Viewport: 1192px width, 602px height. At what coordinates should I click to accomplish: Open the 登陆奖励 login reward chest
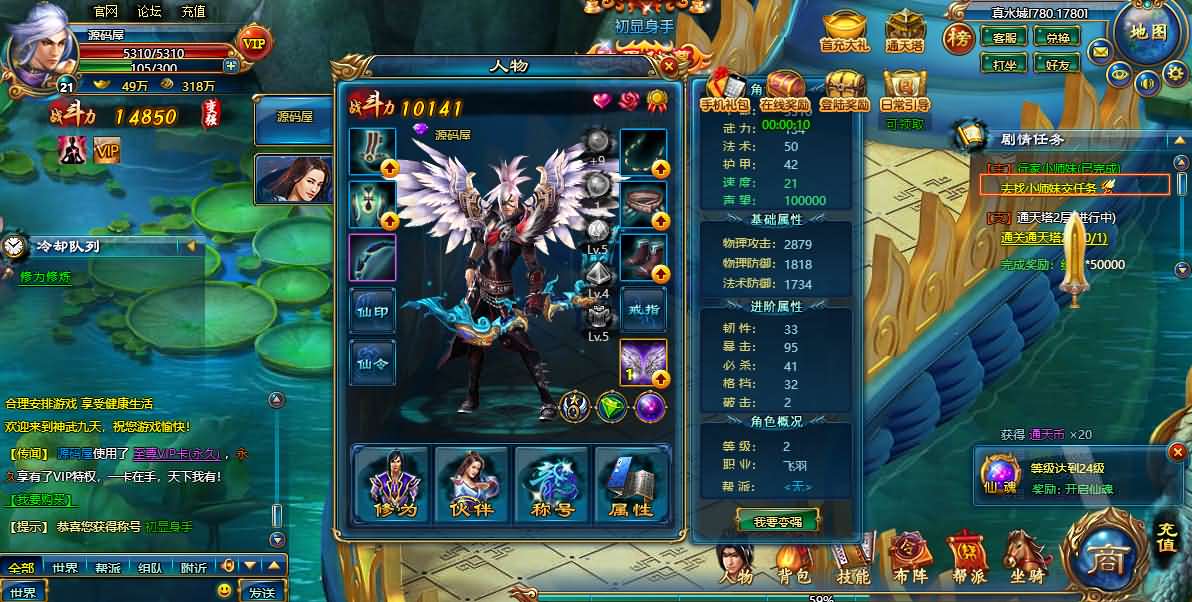845,91
